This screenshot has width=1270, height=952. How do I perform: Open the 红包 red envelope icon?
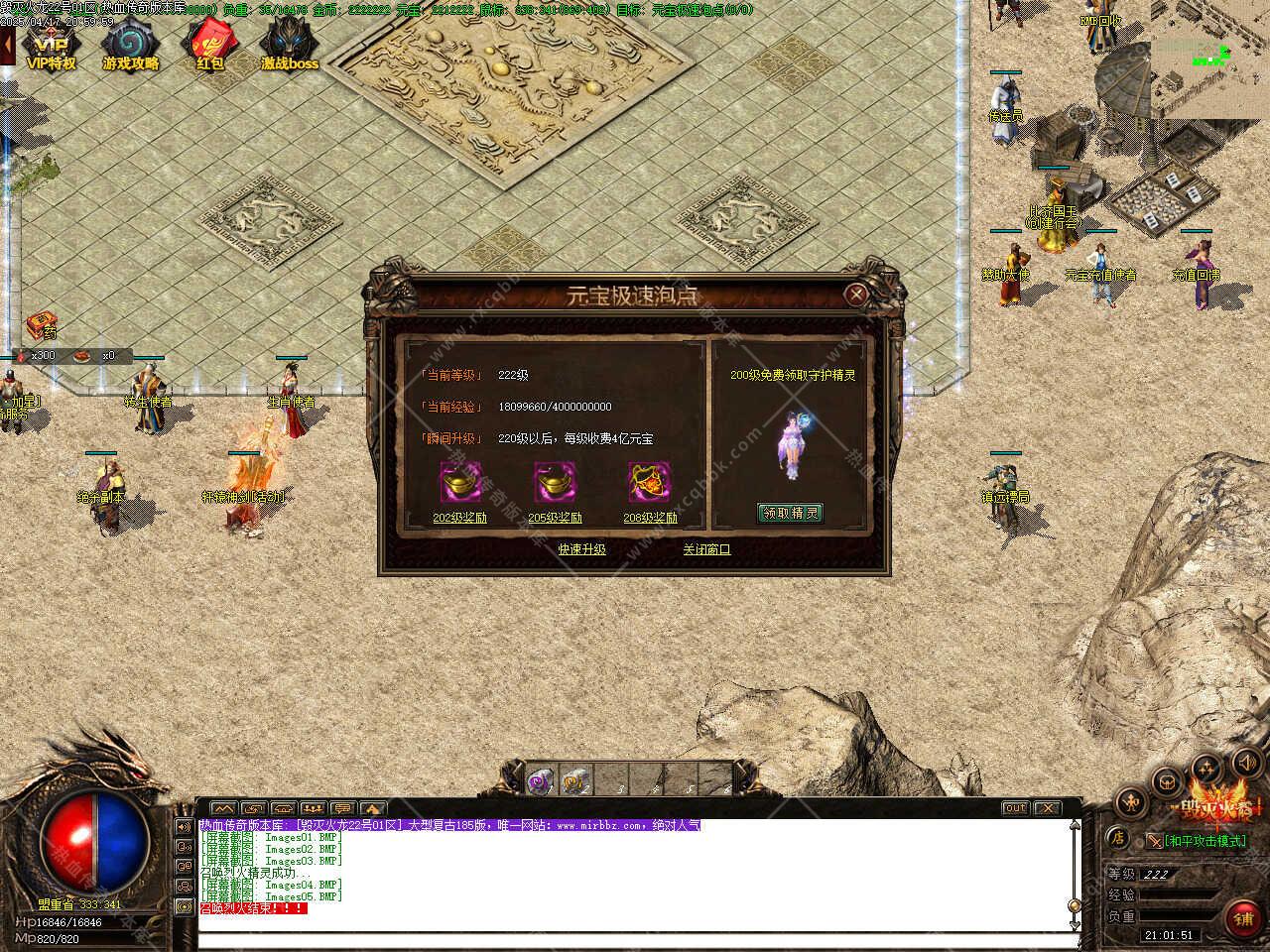pos(209,47)
